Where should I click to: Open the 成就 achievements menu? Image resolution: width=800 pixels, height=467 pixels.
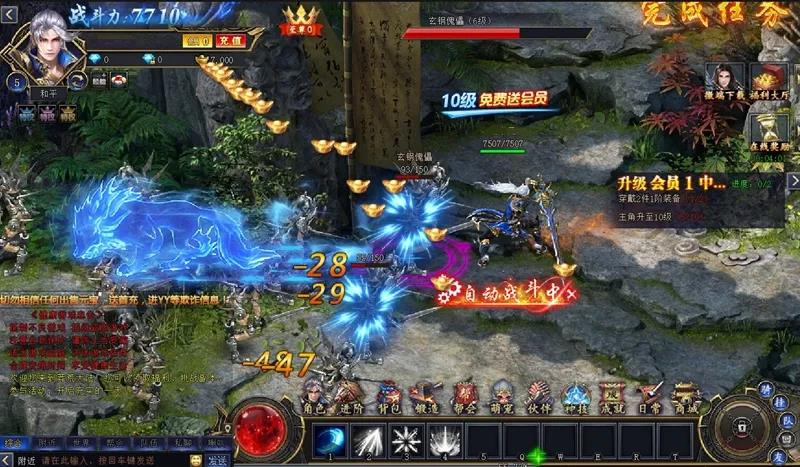(614, 394)
